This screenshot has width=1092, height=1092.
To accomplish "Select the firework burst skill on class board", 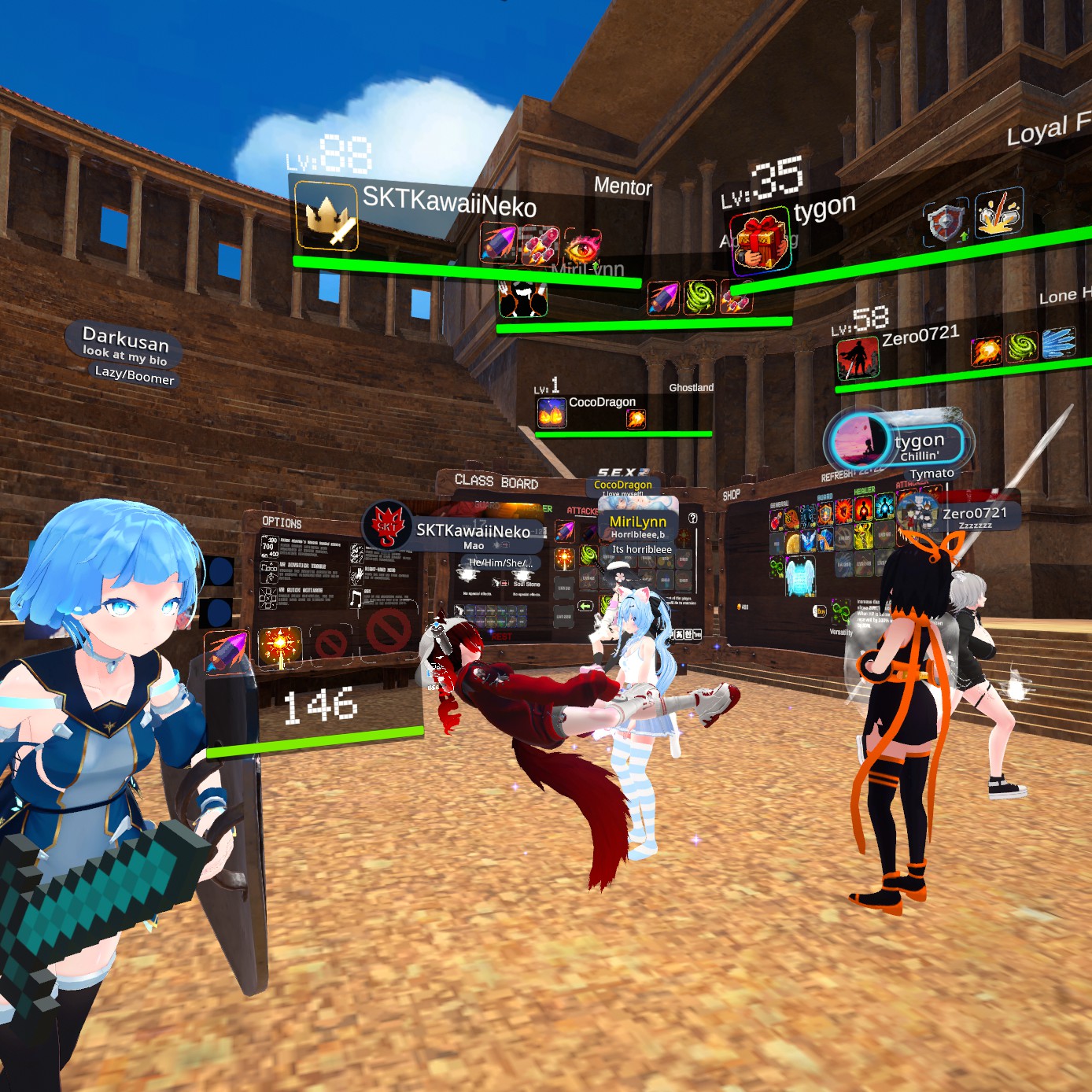I will point(564,559).
